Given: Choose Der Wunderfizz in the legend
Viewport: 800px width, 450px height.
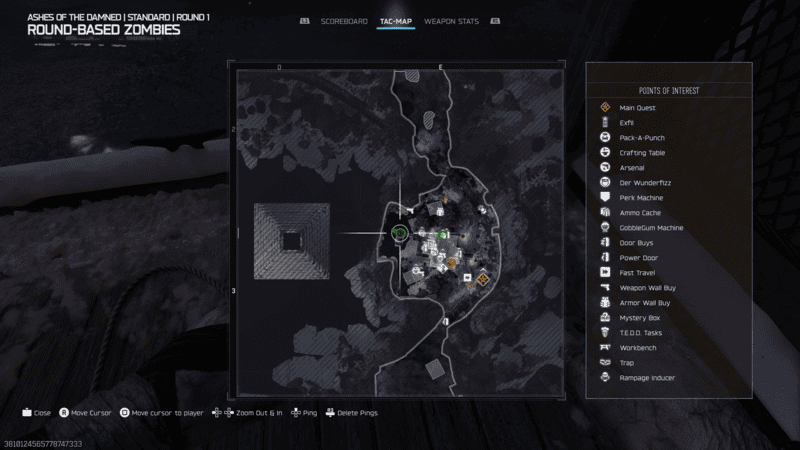Looking at the screenshot, I should click(641, 182).
